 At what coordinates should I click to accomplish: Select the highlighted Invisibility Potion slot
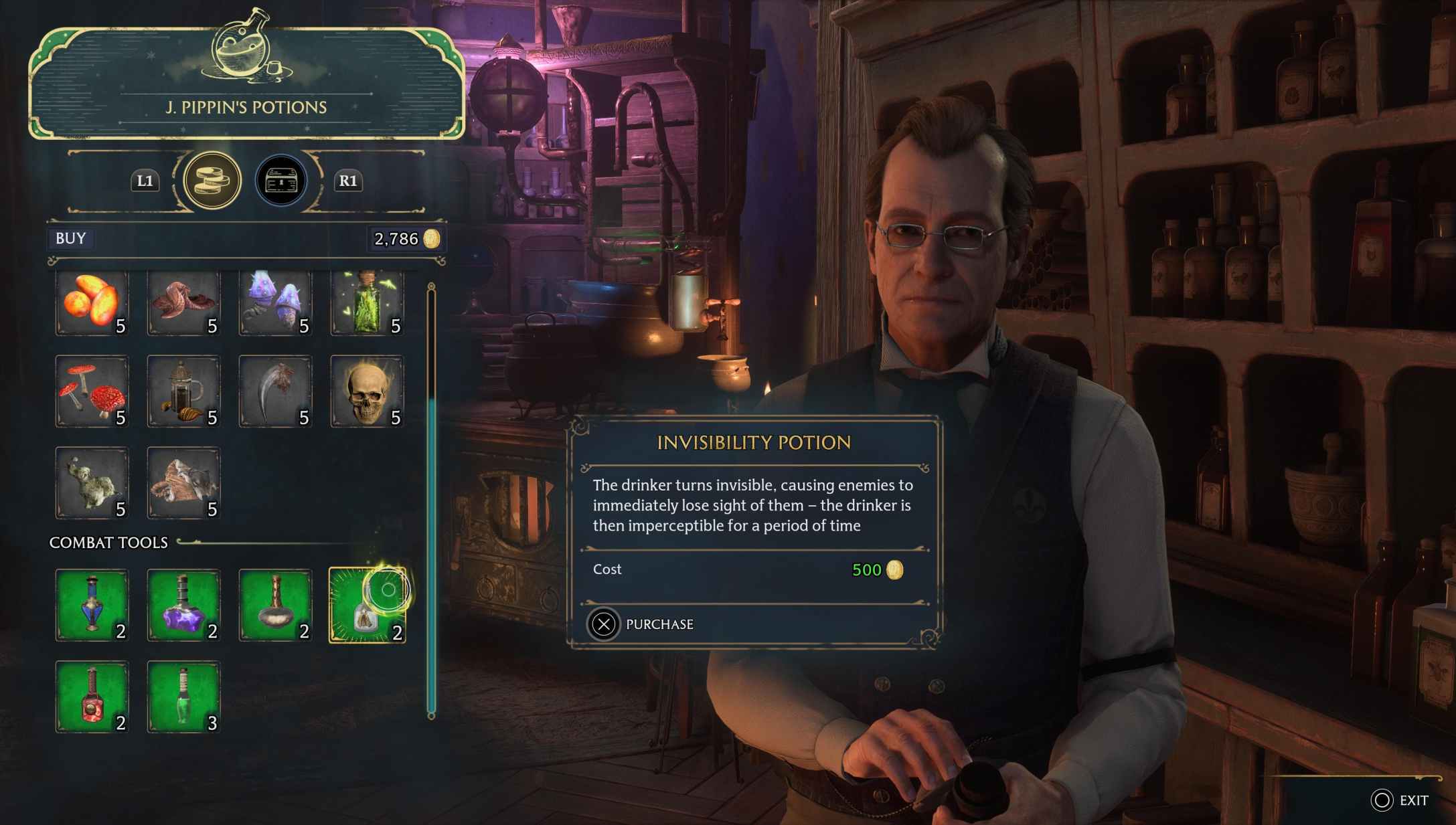pyautogui.click(x=367, y=604)
